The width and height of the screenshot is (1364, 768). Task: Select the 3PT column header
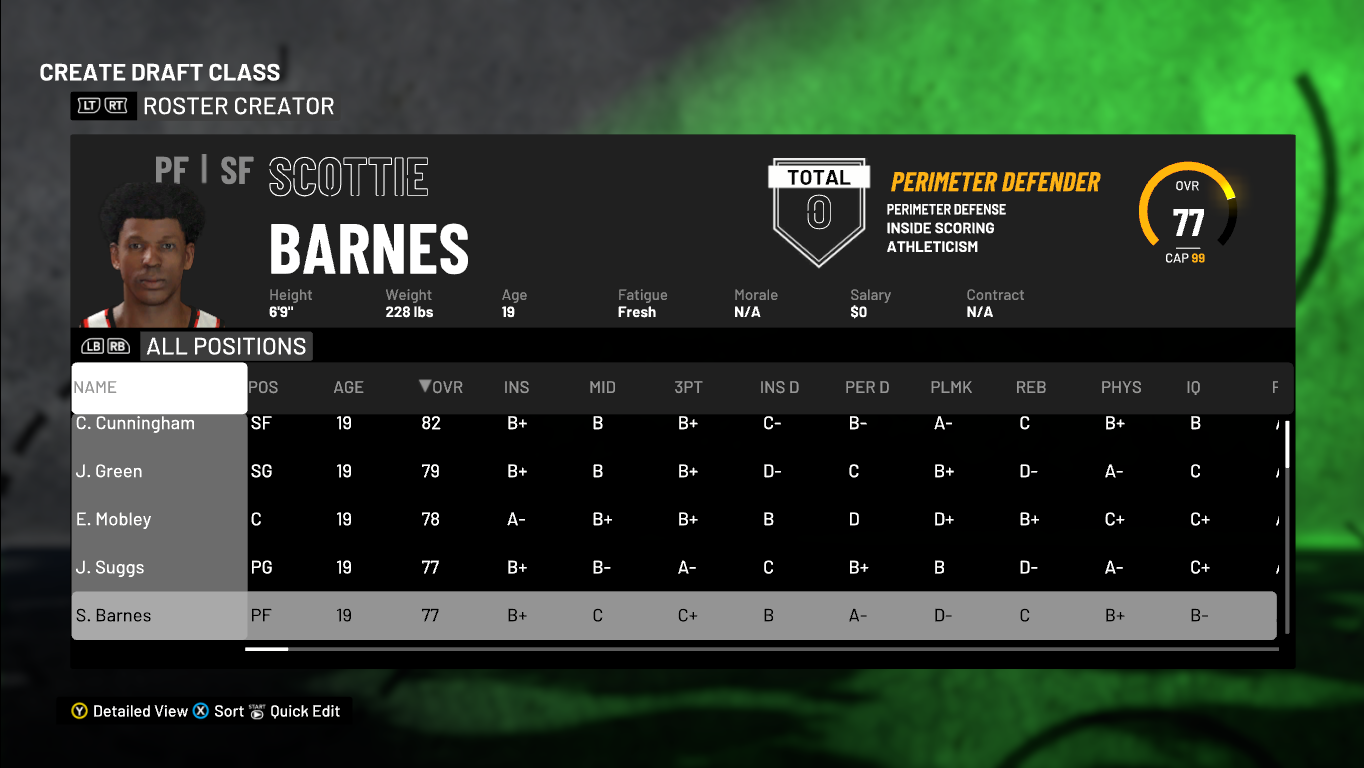coord(688,388)
